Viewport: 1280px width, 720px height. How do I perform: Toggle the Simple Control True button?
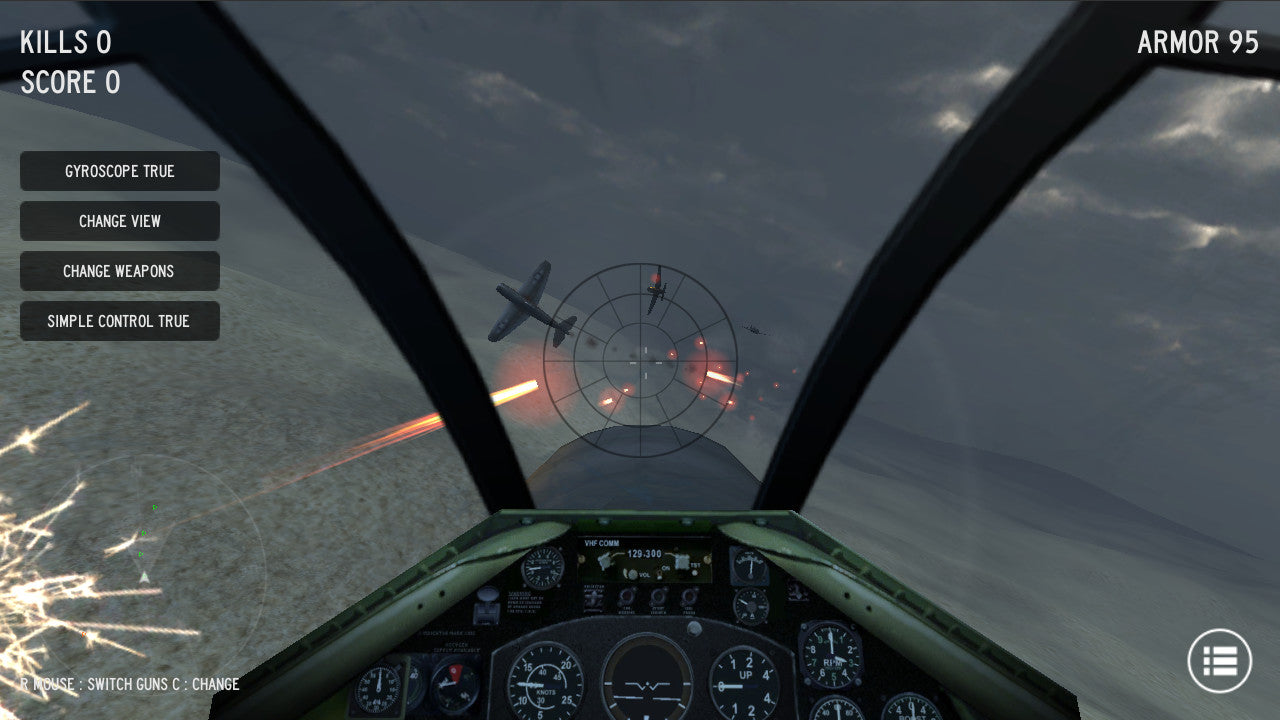pyautogui.click(x=120, y=321)
